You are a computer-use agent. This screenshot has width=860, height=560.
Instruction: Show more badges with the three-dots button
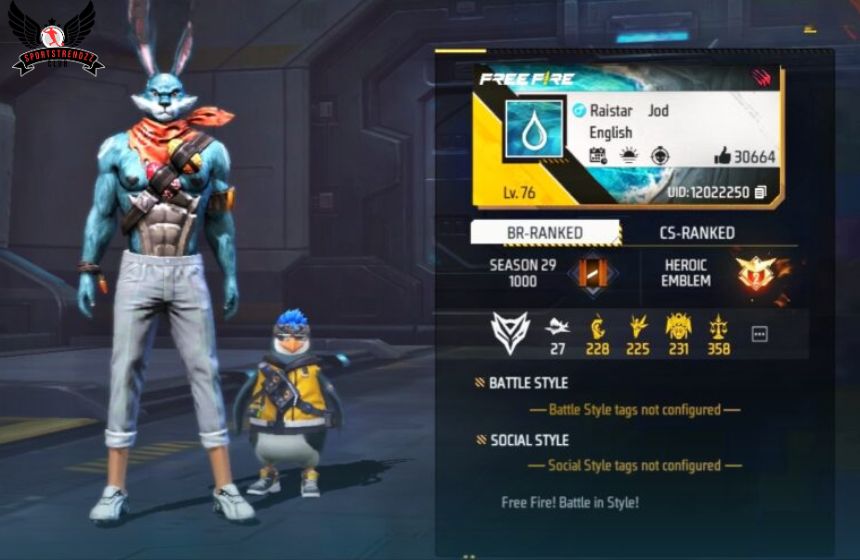(x=759, y=334)
